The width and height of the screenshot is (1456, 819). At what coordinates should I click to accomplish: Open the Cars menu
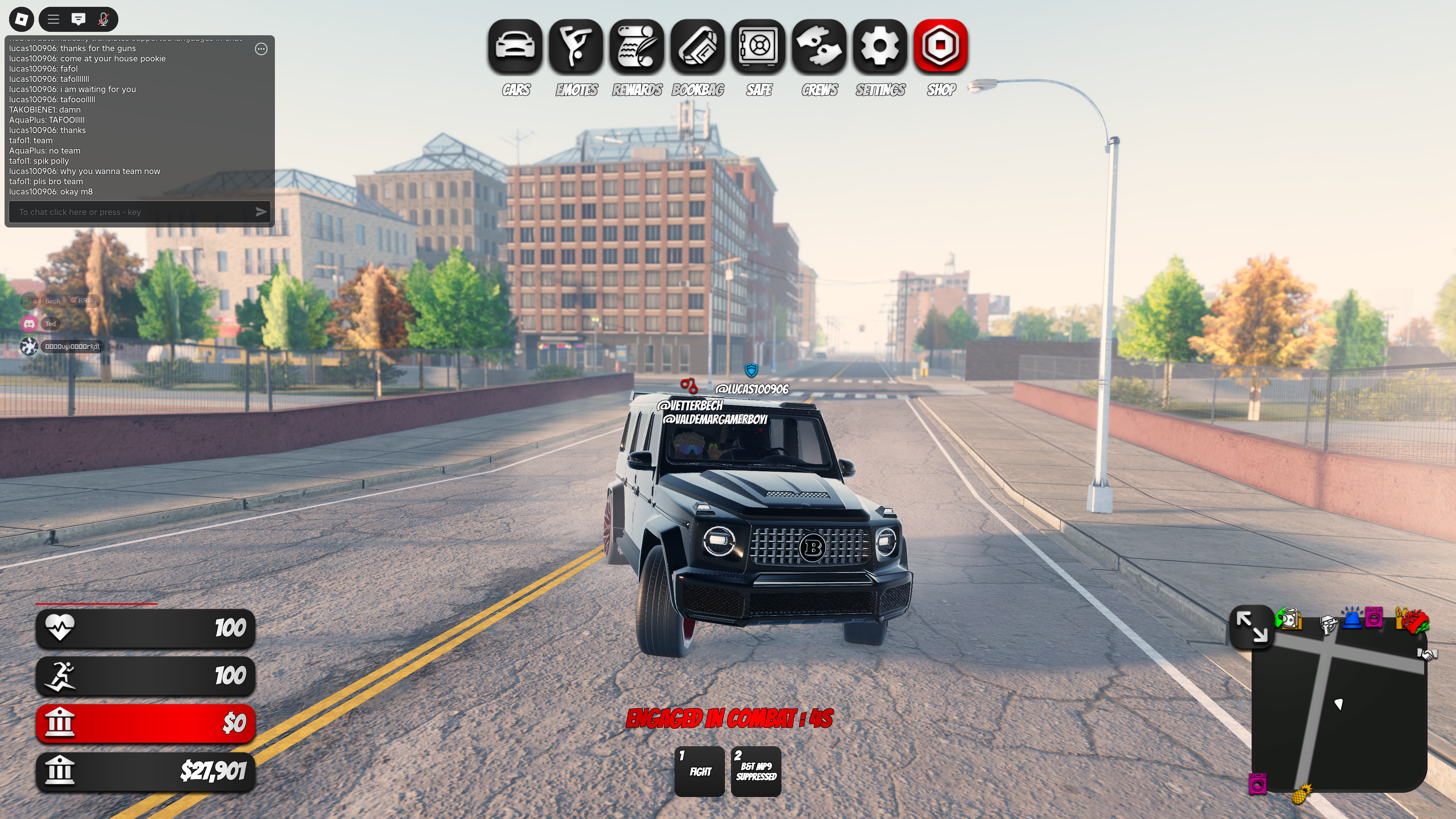pos(515,46)
